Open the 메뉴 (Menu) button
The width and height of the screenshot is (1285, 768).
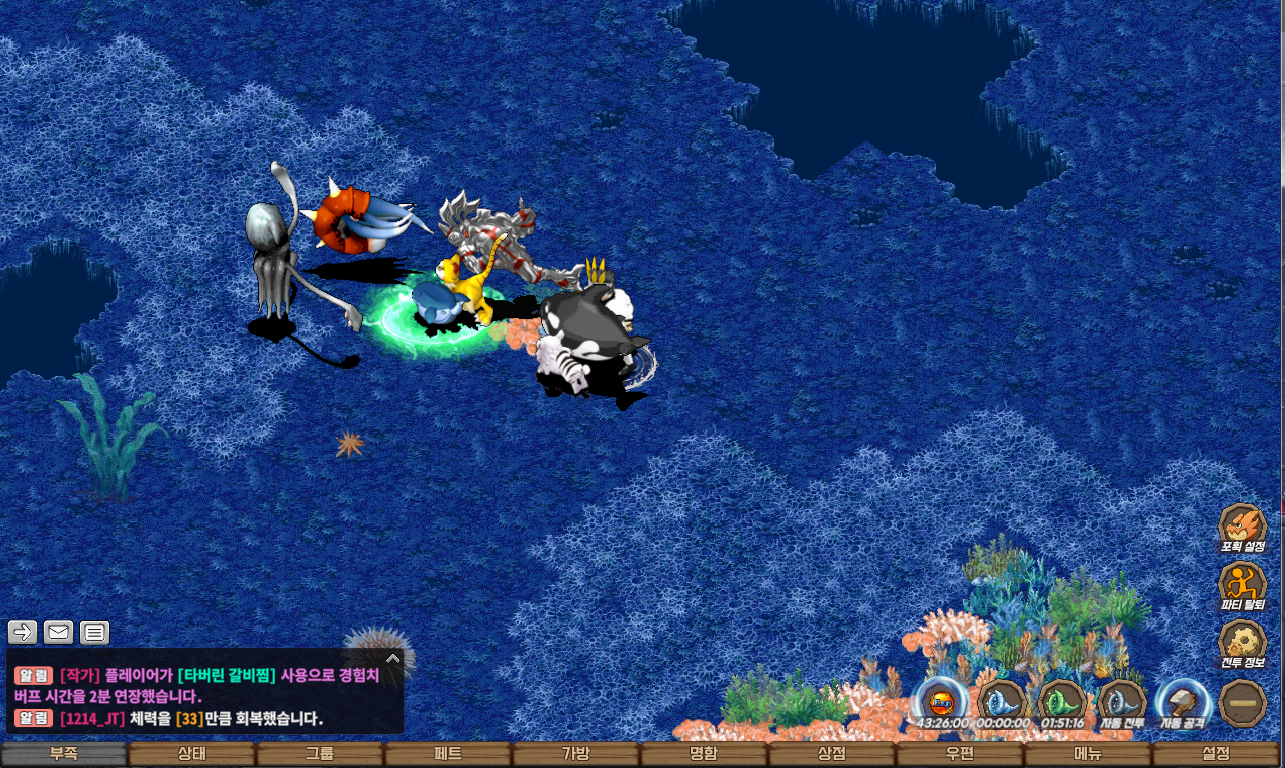pyautogui.click(x=1088, y=754)
